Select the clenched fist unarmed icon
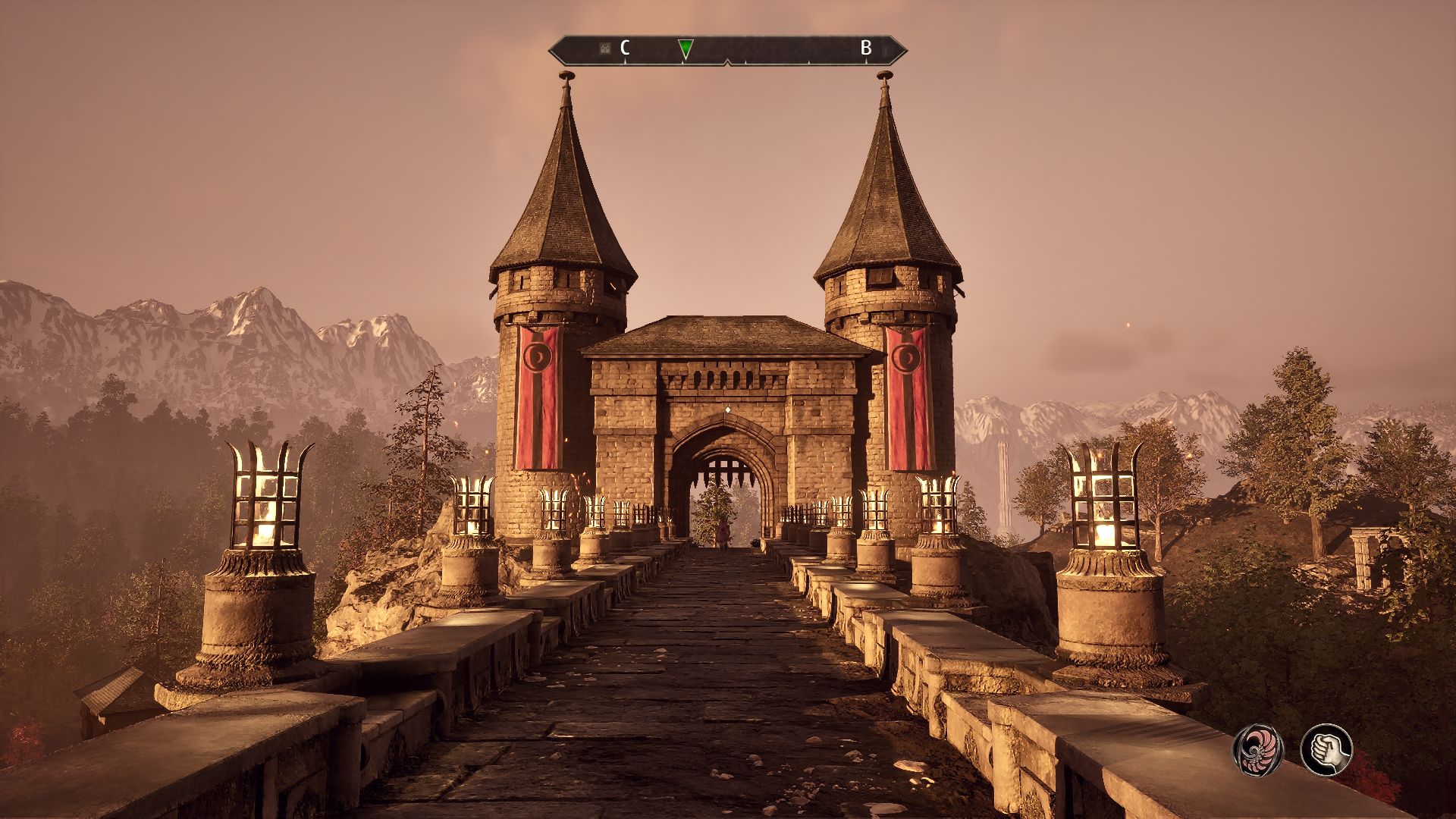Screen dimensions: 1456x819 point(1326,749)
